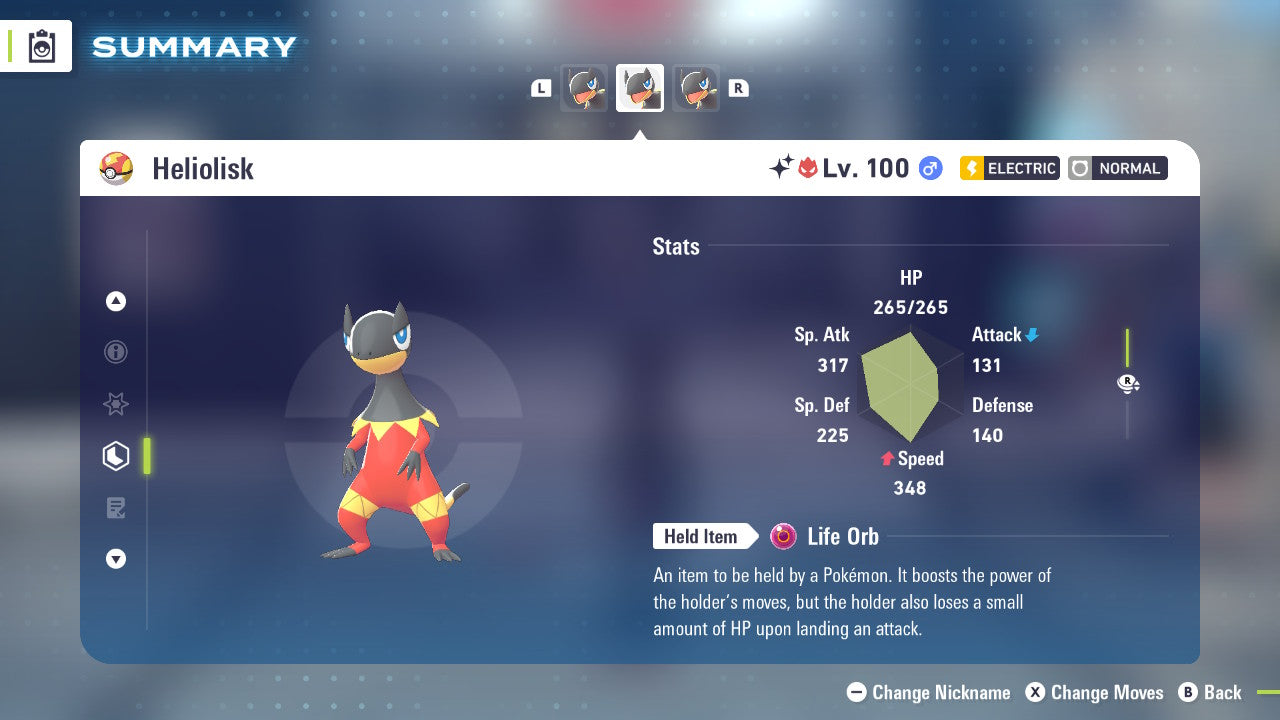Screen dimensions: 1280x720
Task: Click the Normal type badge
Action: (x=1117, y=168)
